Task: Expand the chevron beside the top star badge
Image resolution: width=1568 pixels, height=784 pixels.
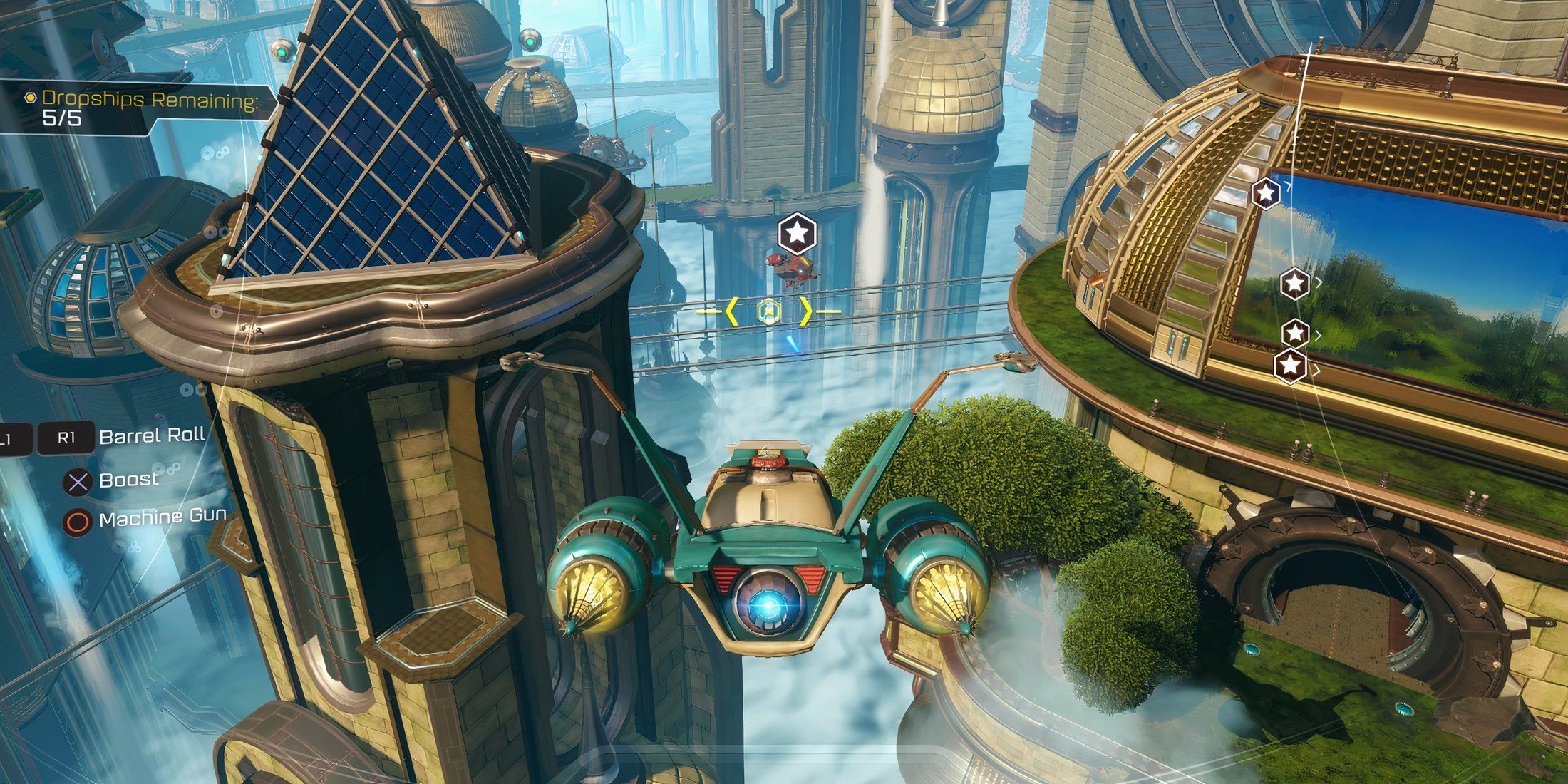Action: point(1287,185)
